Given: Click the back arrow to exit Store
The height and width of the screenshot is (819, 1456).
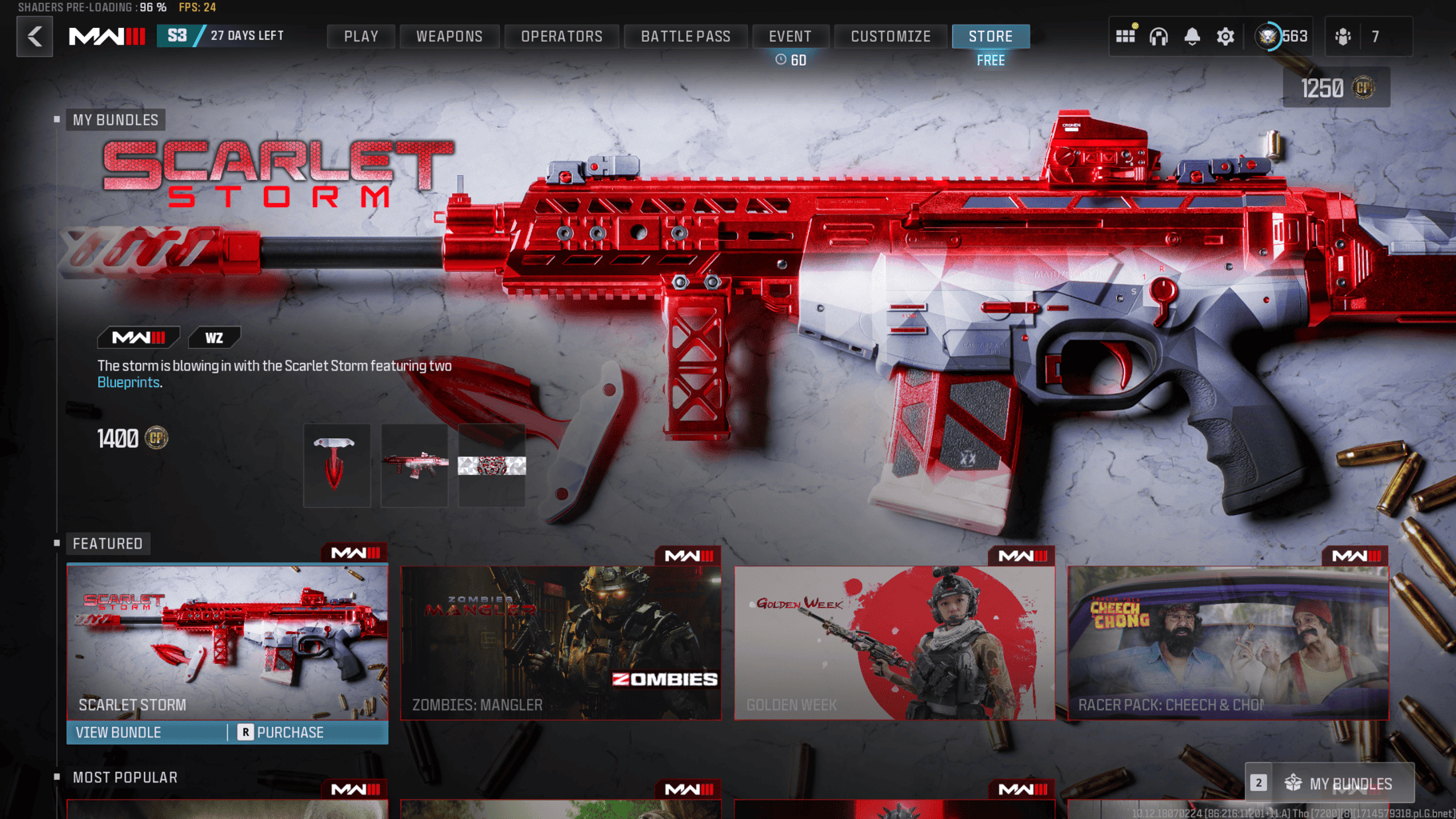Looking at the screenshot, I should point(34,36).
